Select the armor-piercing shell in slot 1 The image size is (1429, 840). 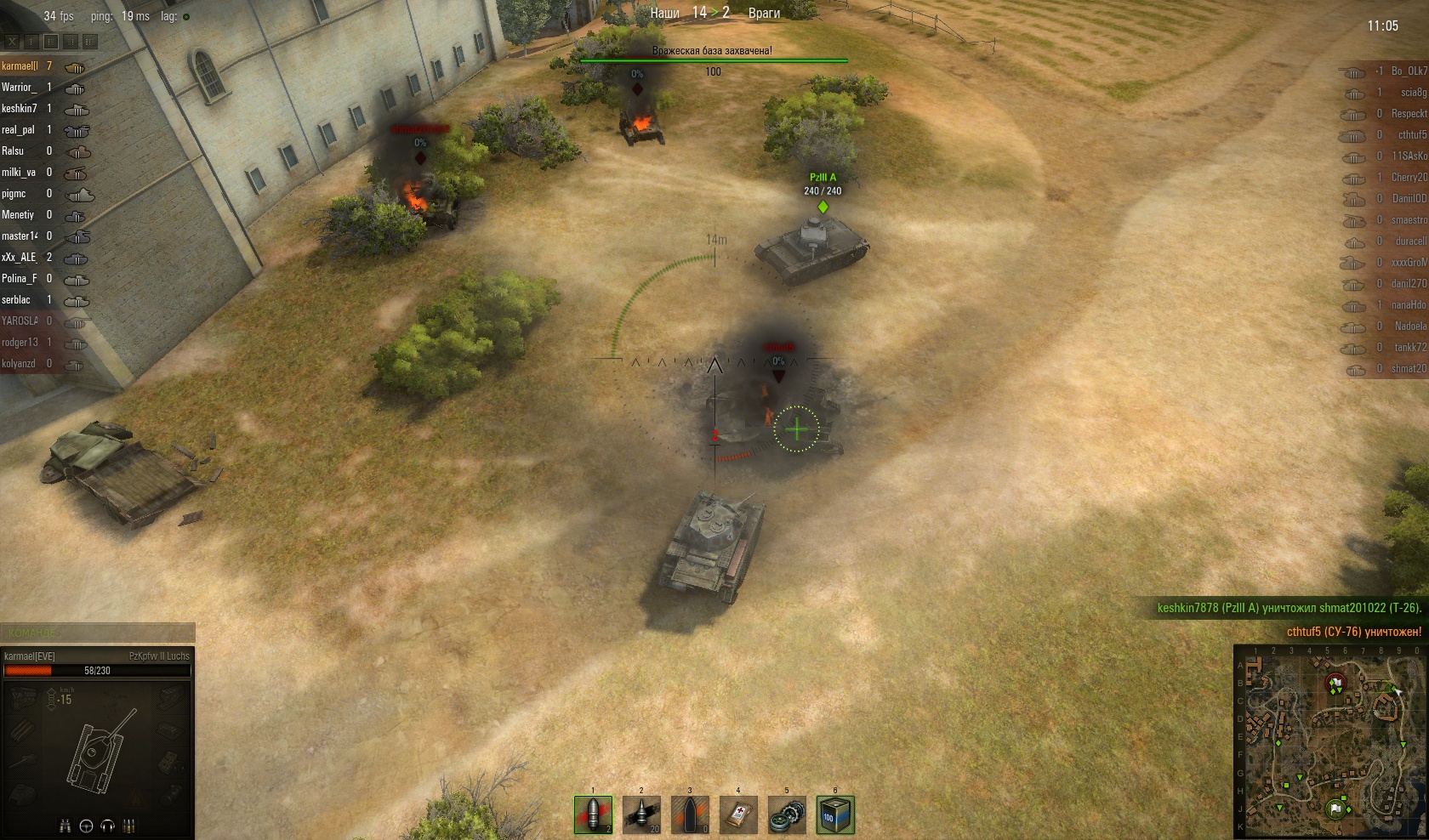coord(593,814)
